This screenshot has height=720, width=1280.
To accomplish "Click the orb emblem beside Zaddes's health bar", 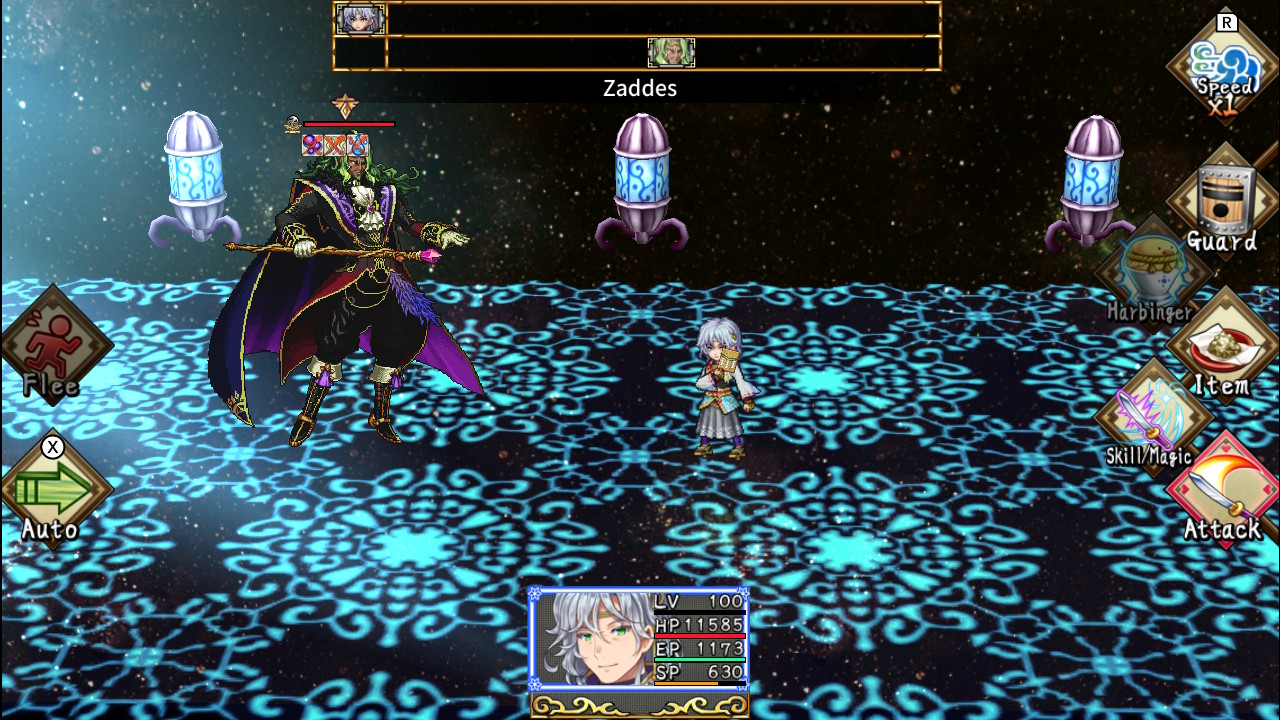I will click(292, 123).
